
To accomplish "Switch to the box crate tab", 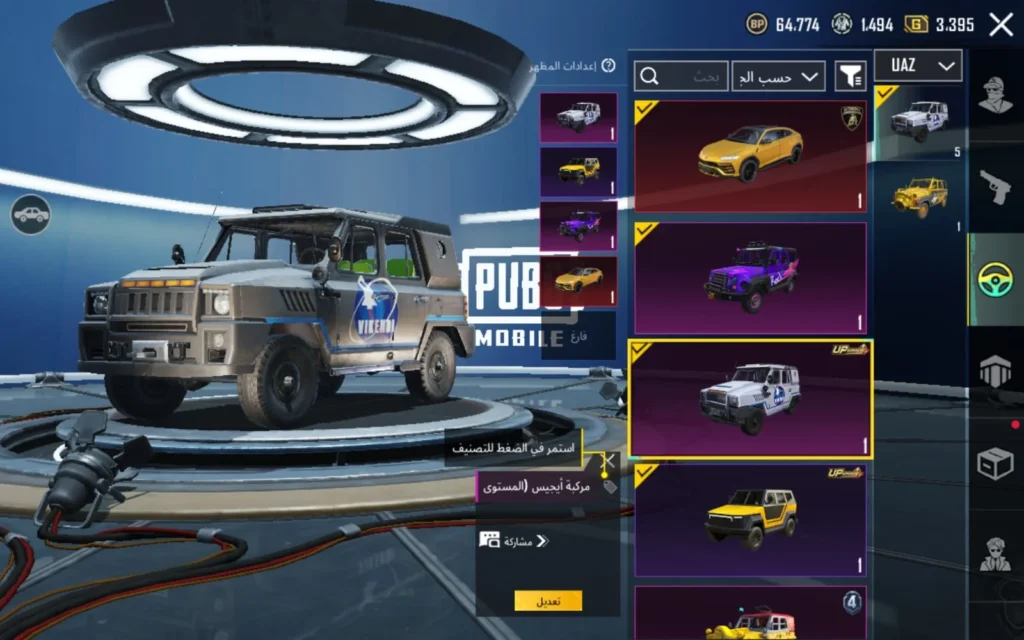I will [996, 464].
